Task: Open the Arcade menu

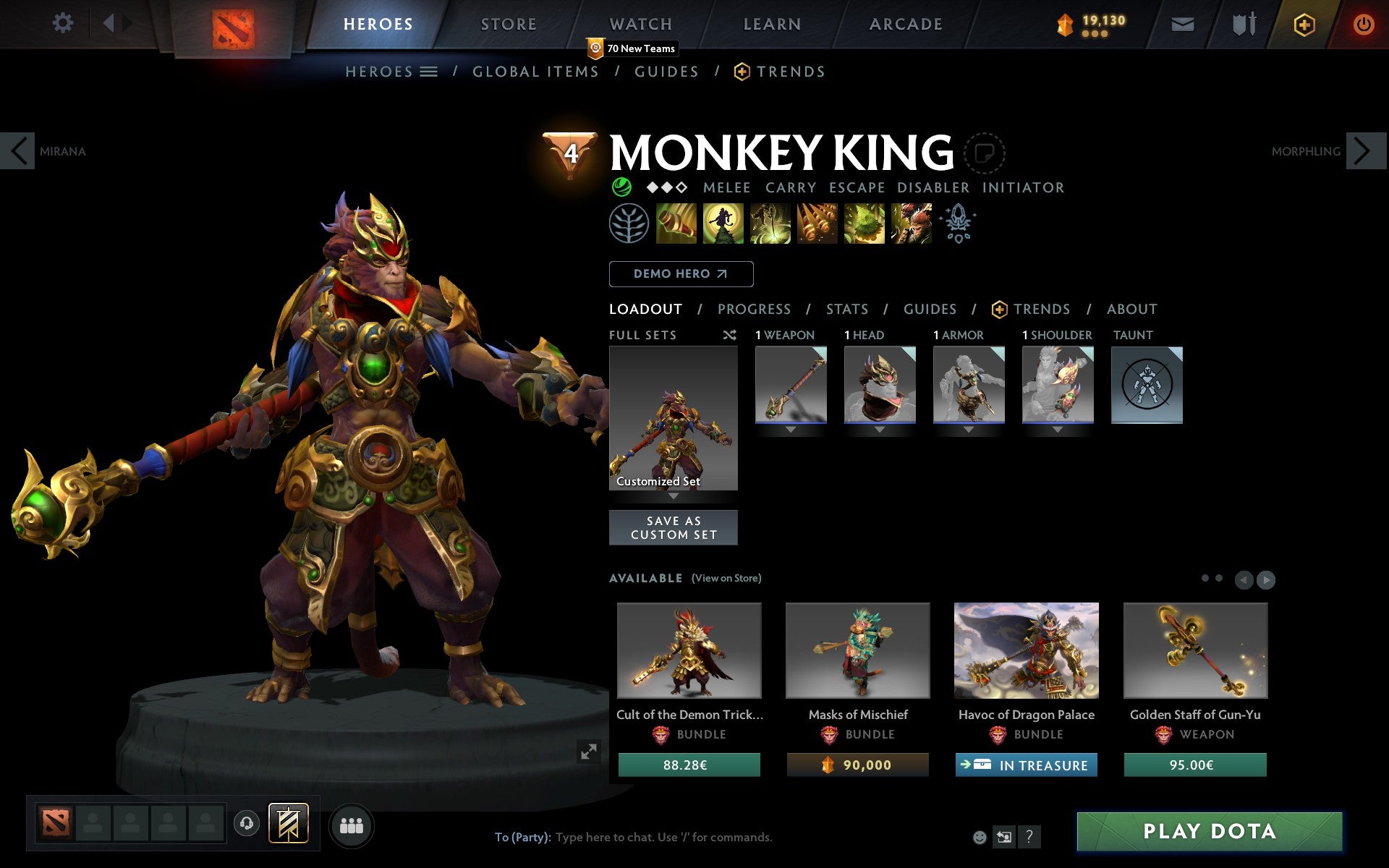Action: (904, 24)
